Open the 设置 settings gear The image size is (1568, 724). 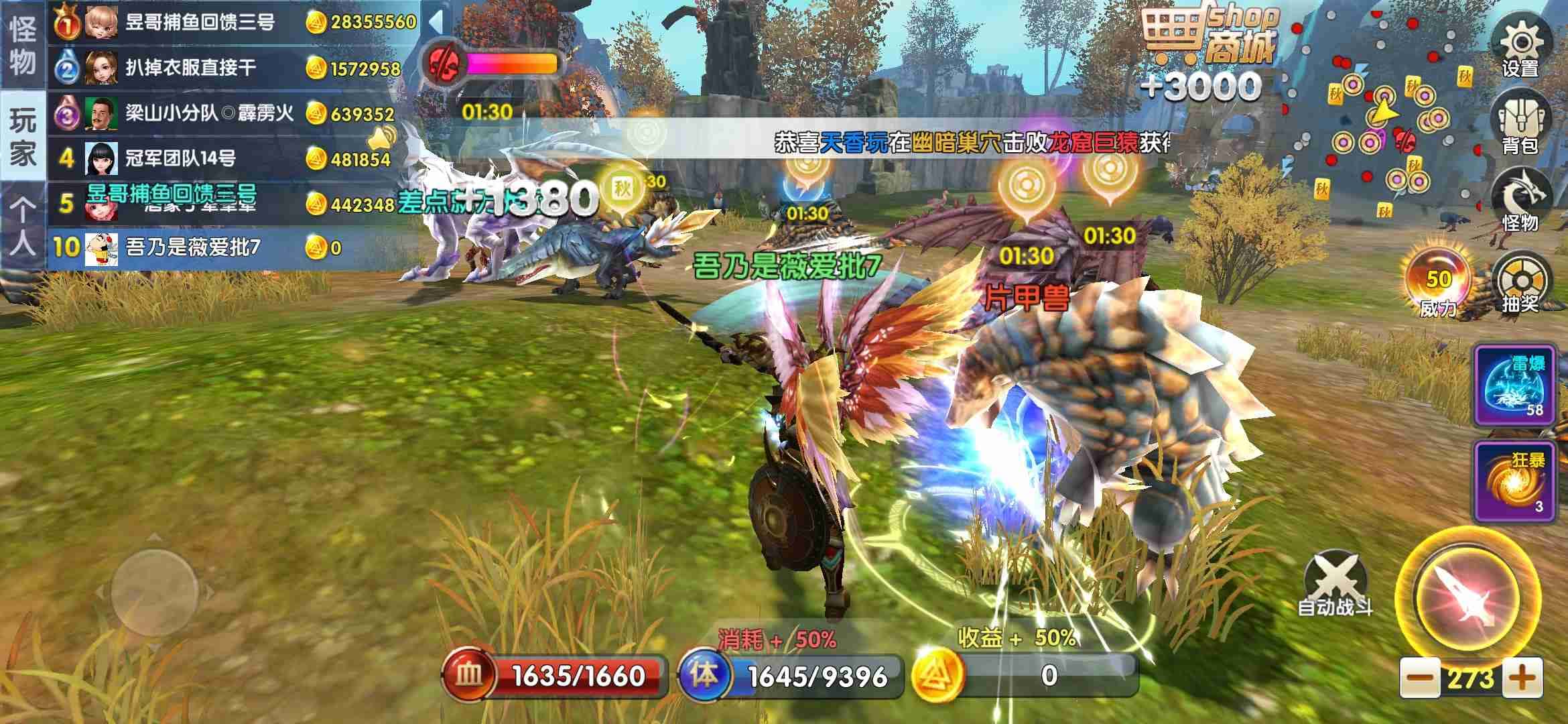click(1521, 47)
